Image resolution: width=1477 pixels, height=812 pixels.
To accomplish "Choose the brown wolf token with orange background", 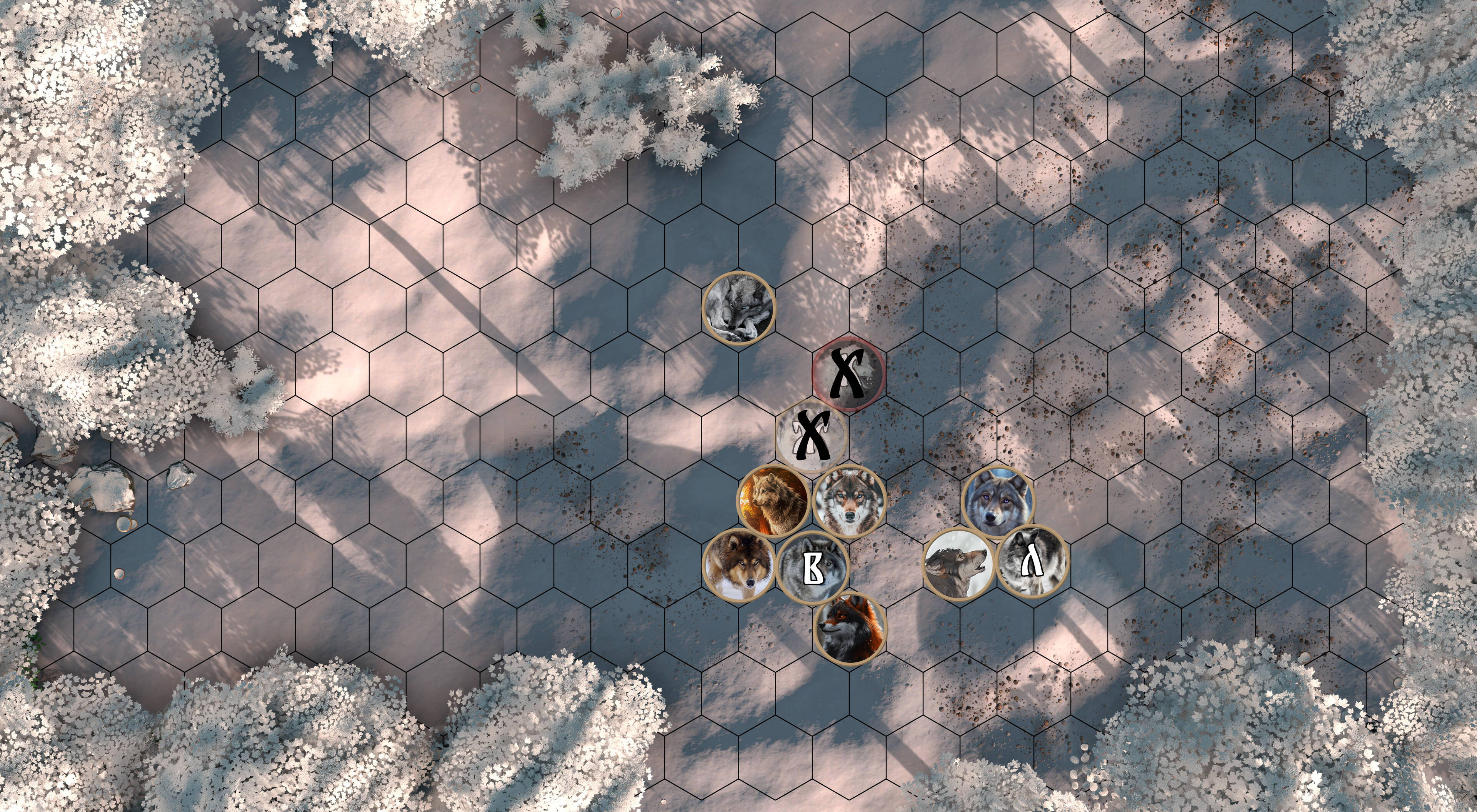I will pos(774,501).
